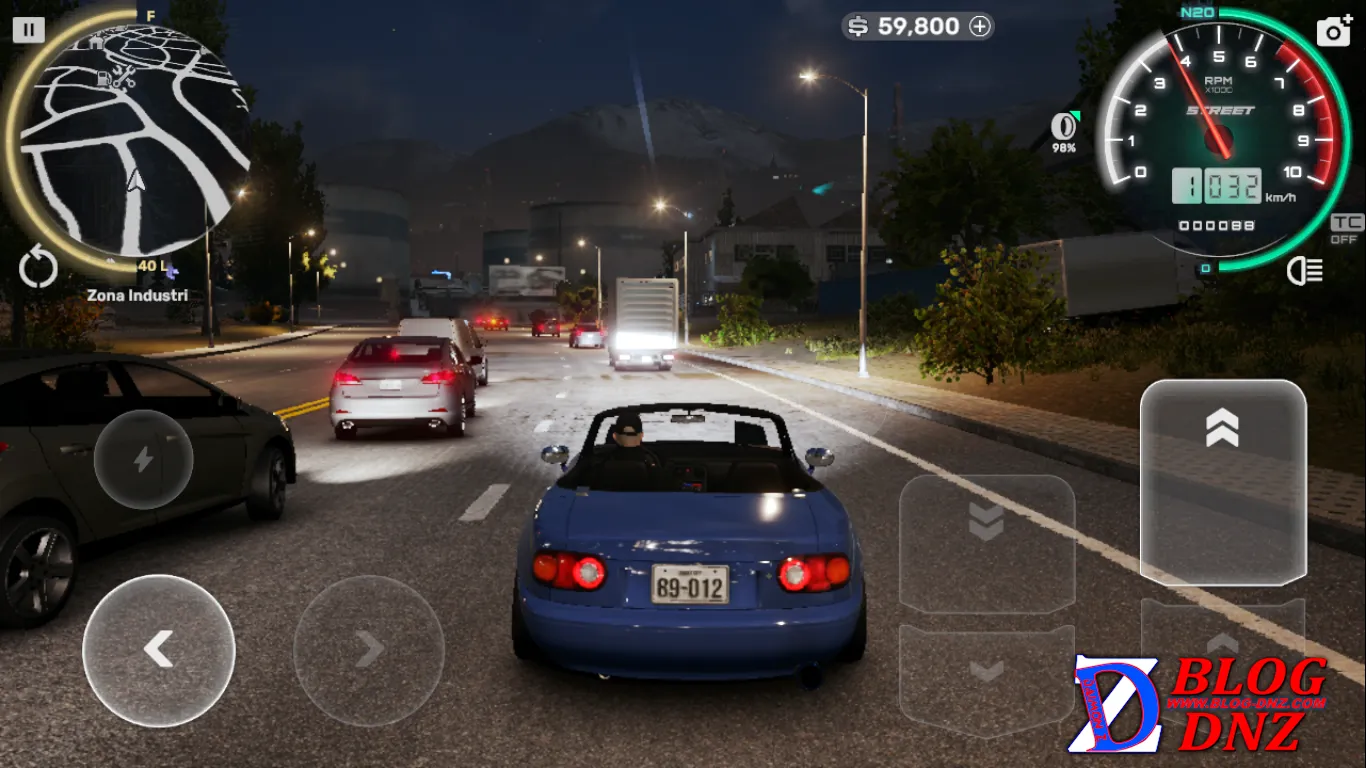Tap the circular arrow reset car icon
This screenshot has height=768, width=1366.
tap(38, 269)
